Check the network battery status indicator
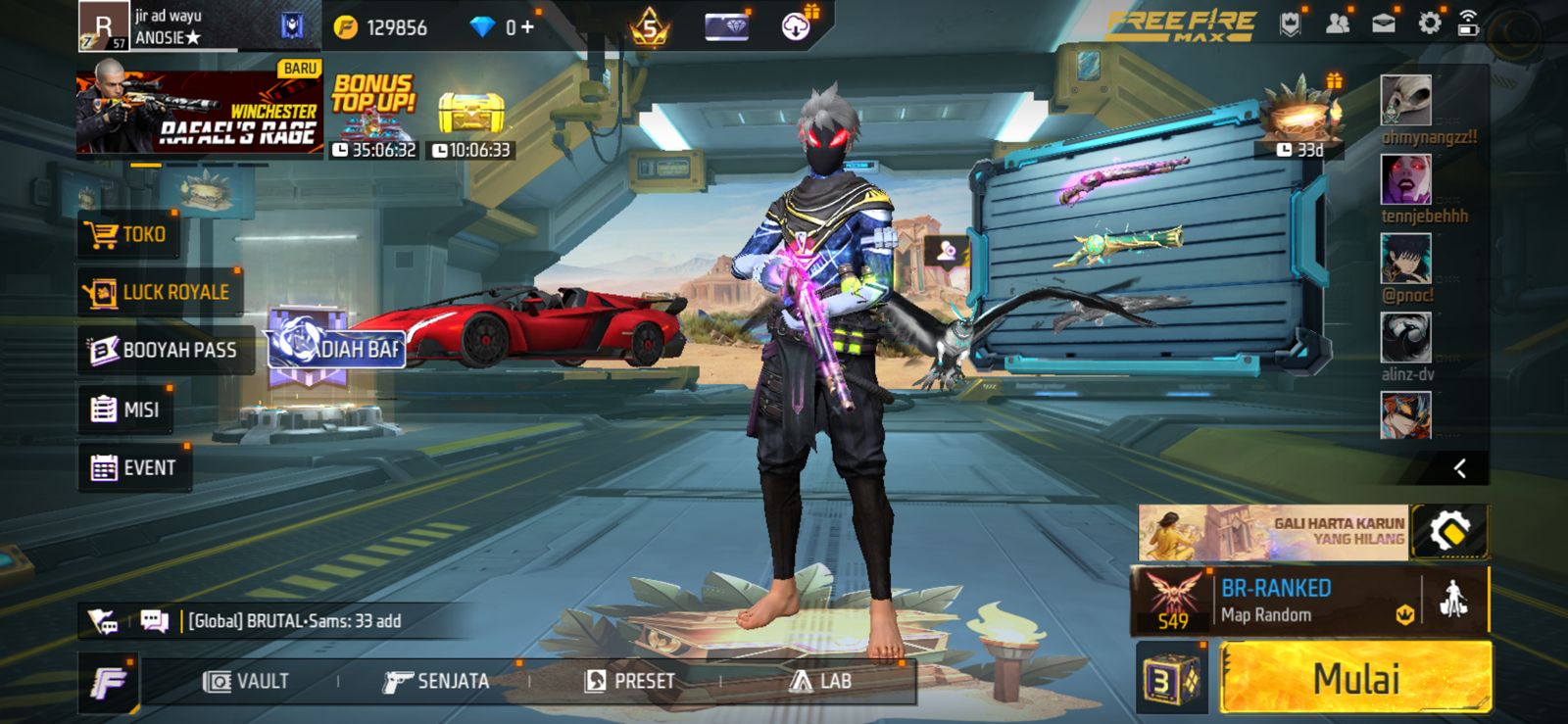 (1468, 24)
